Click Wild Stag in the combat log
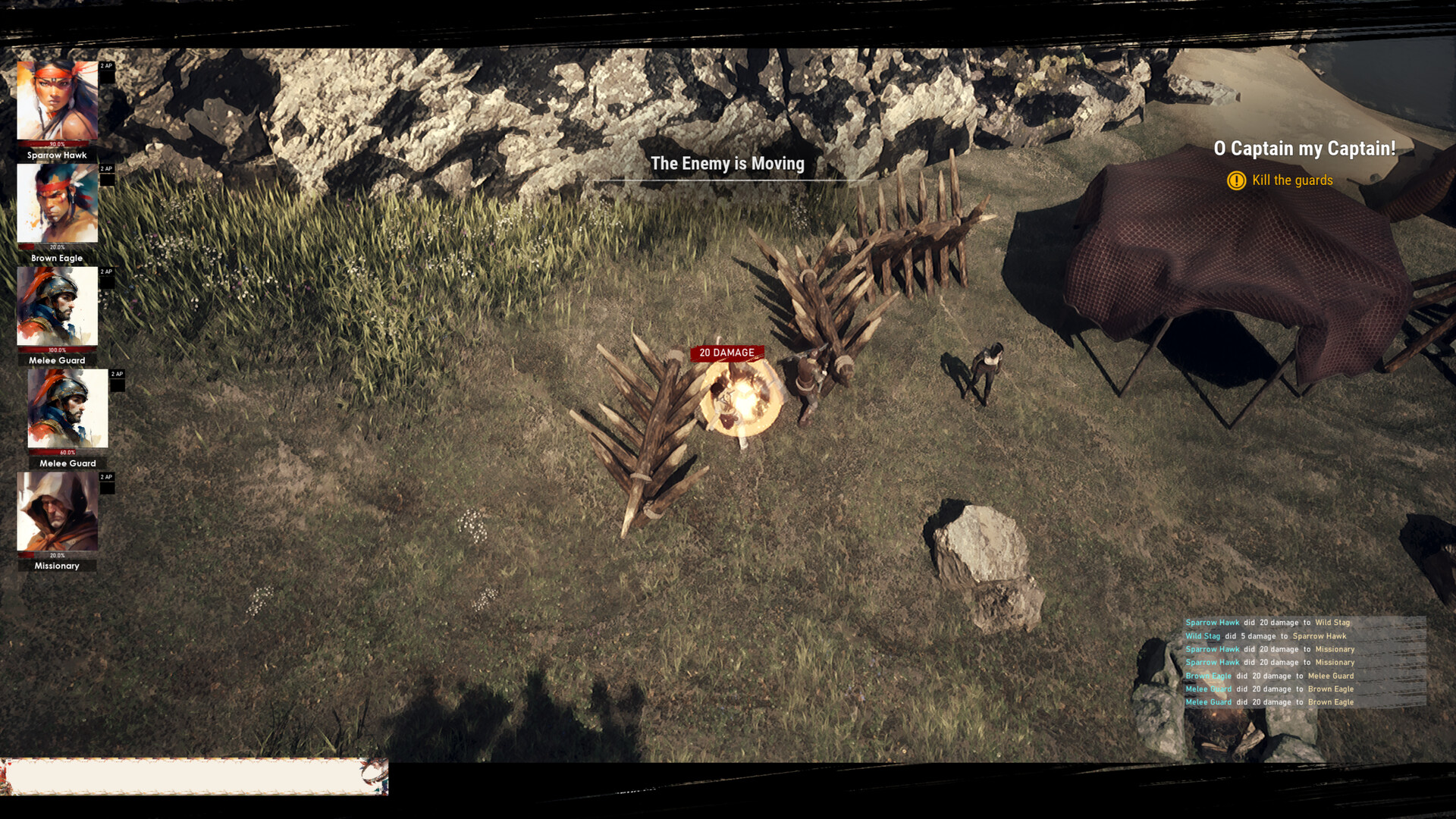The height and width of the screenshot is (819, 1456). (1202, 635)
